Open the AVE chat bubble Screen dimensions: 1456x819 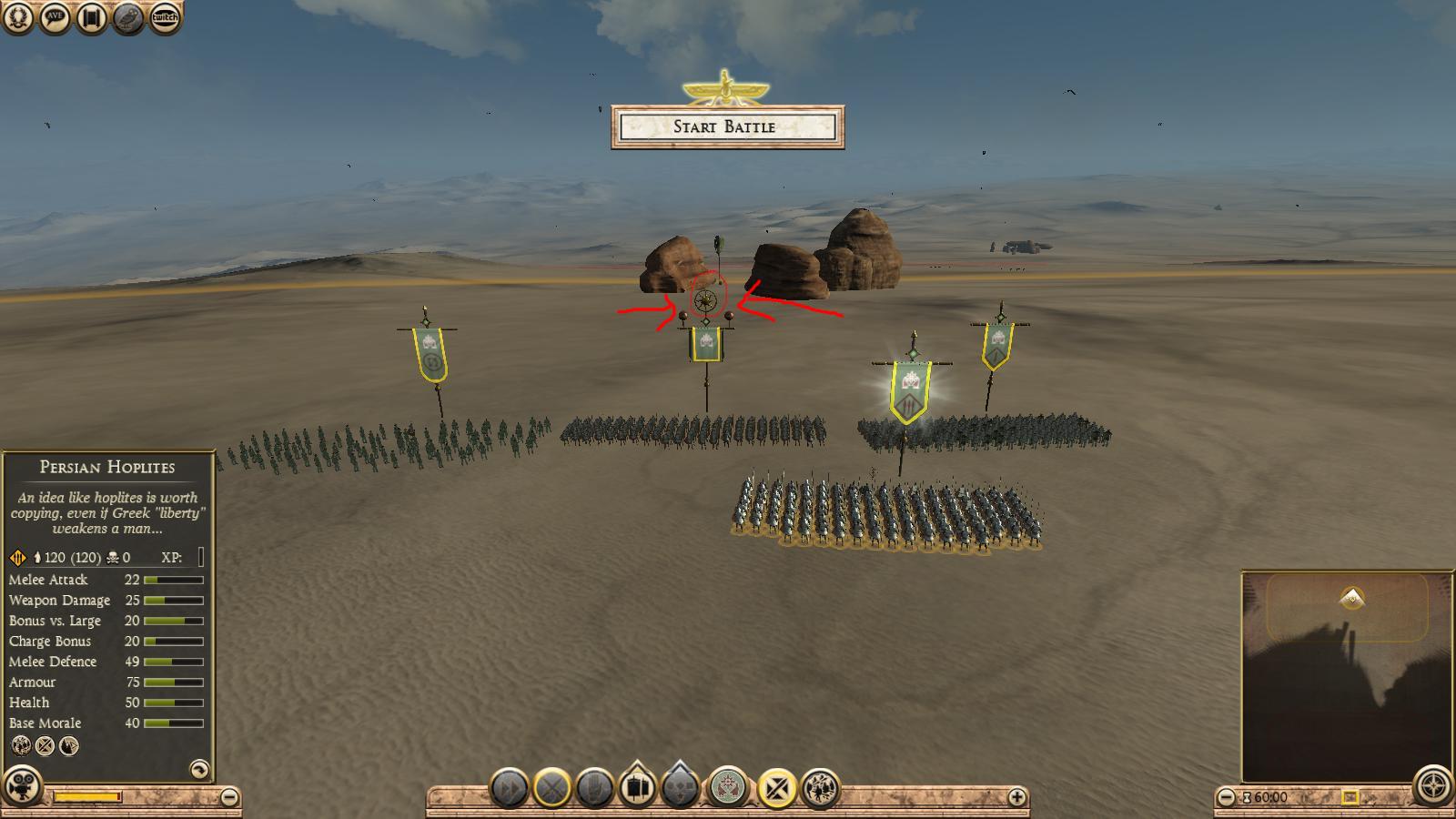tap(56, 17)
